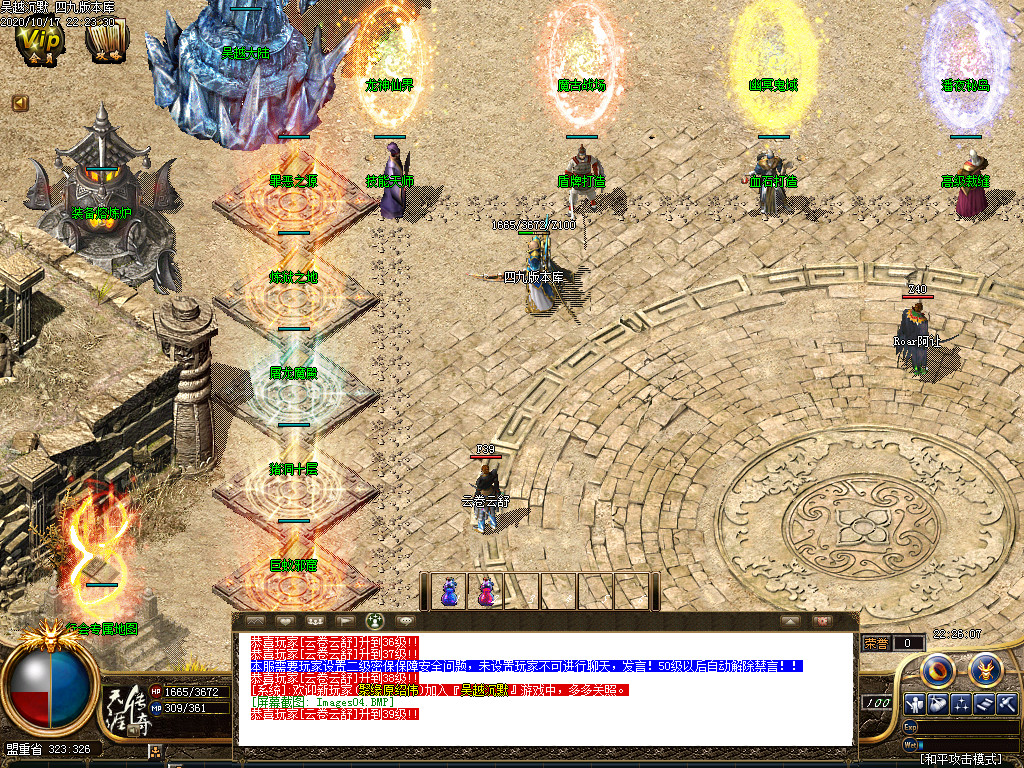Click the small gold left-arrow collapse button
This screenshot has width=1024, height=768.
click(20, 102)
